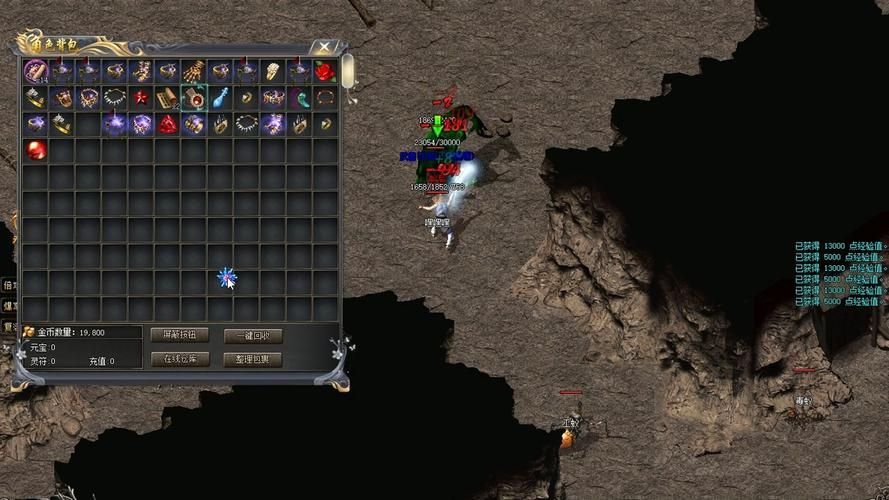The width and height of the screenshot is (889, 500).
Task: Open the 在线仓库 online warehouse
Action: [x=179, y=359]
